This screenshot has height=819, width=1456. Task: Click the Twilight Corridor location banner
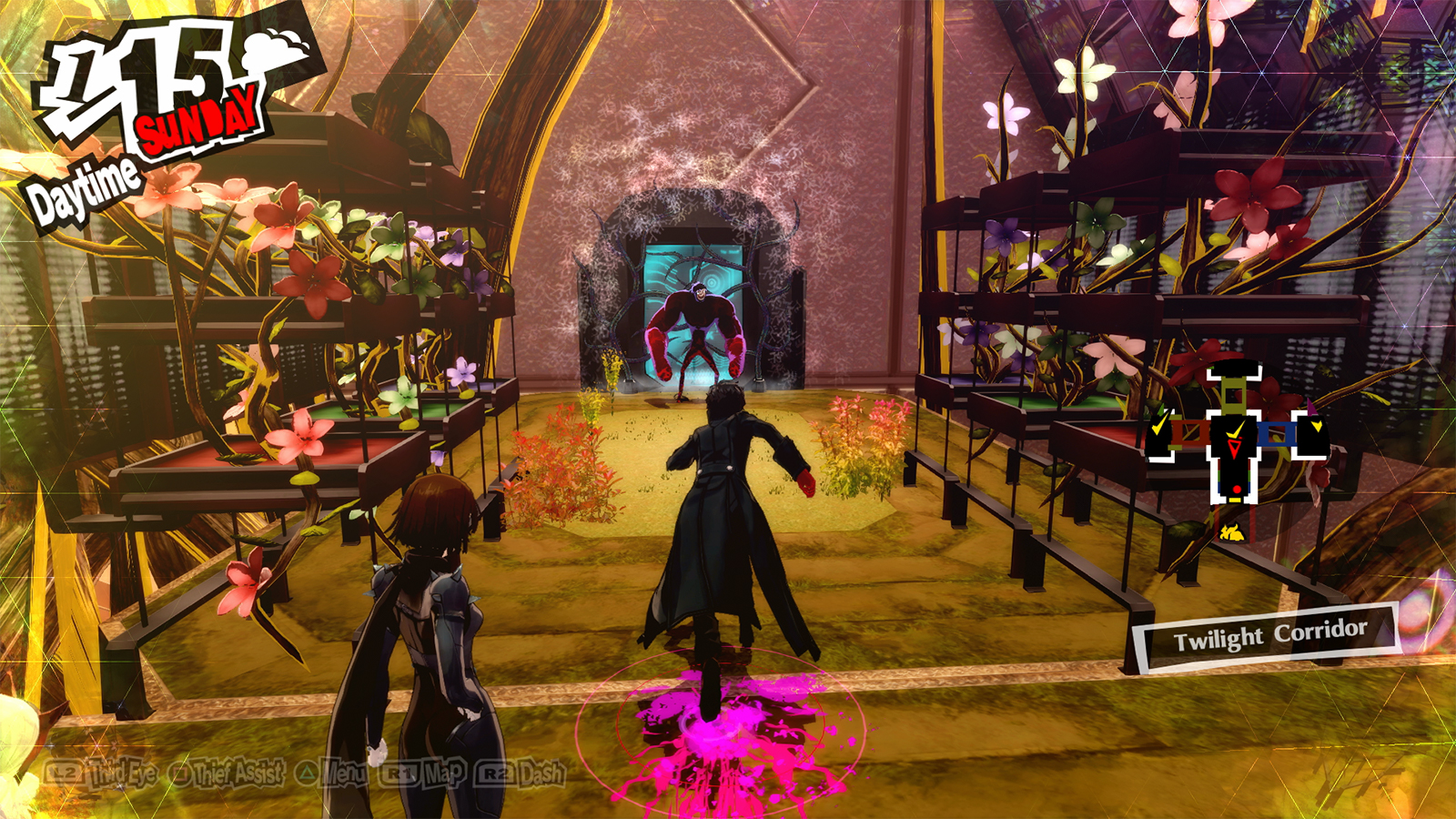click(x=1263, y=630)
